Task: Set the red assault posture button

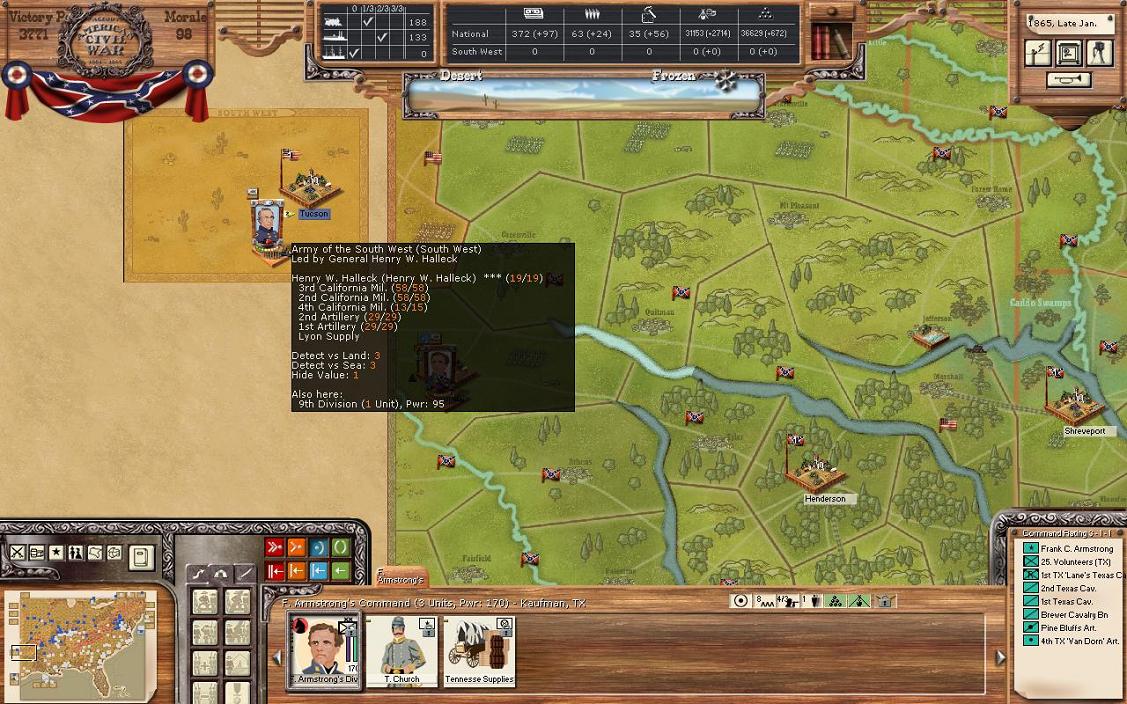Action: point(275,547)
